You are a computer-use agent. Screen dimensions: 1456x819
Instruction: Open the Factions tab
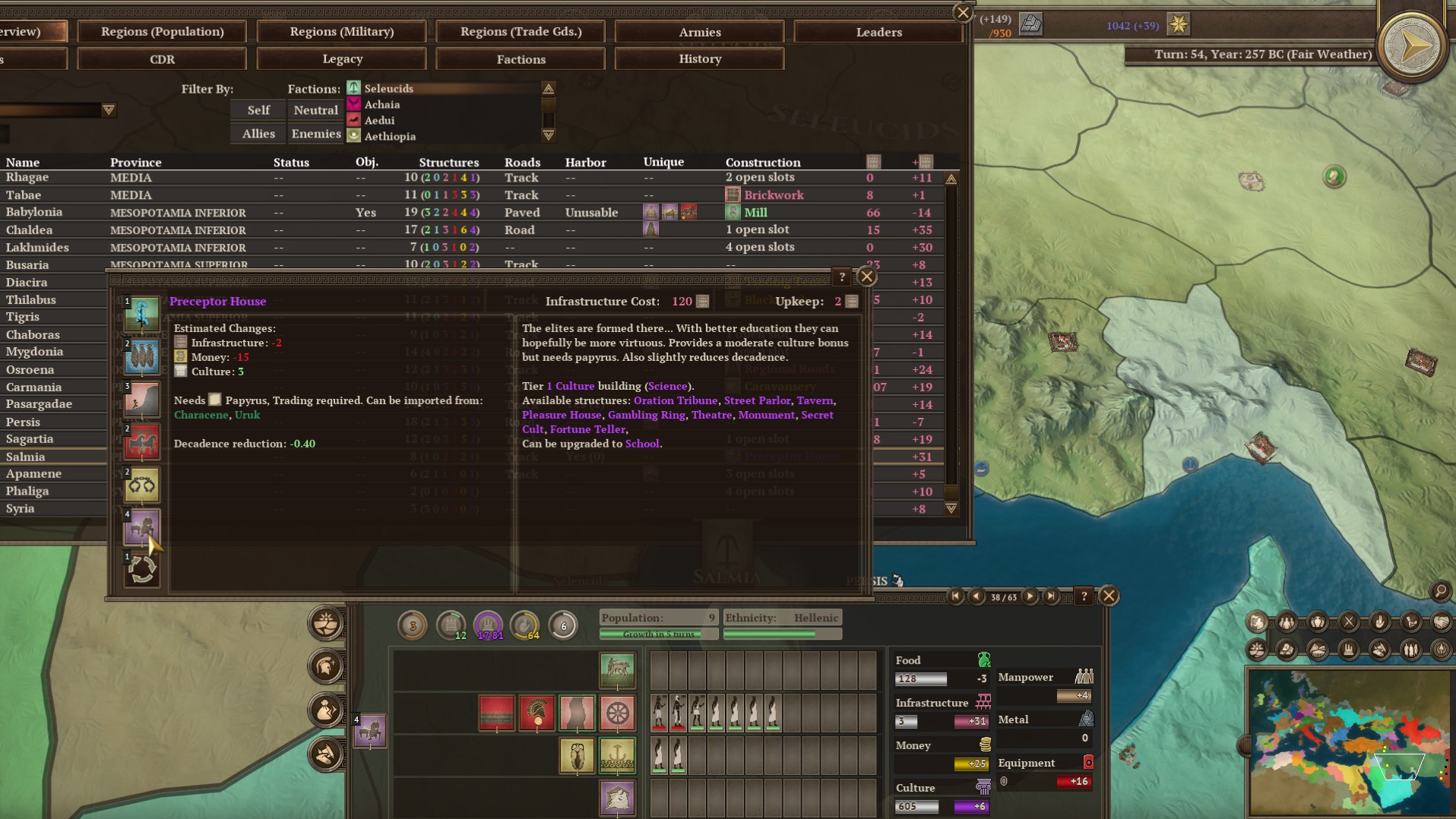(521, 59)
